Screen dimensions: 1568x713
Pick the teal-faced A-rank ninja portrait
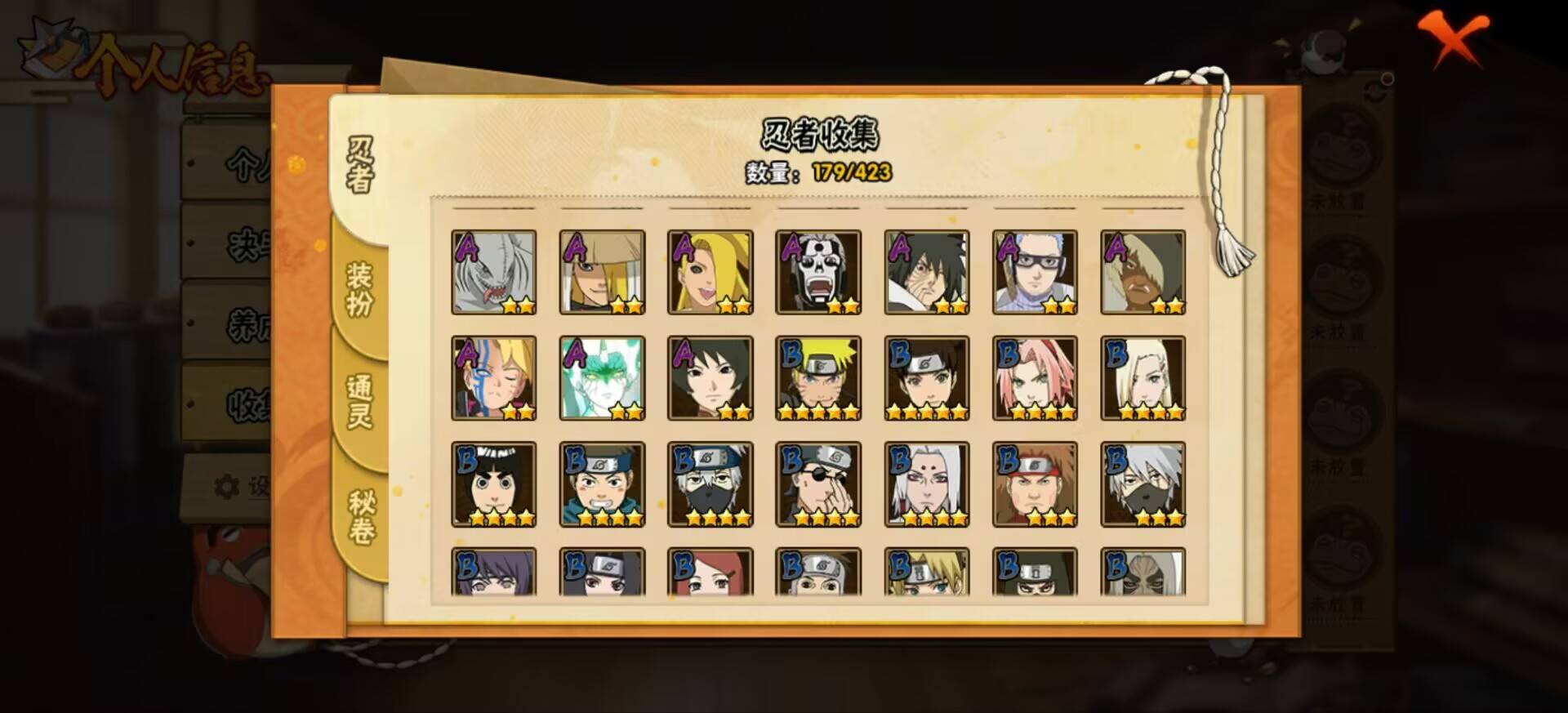tap(602, 379)
